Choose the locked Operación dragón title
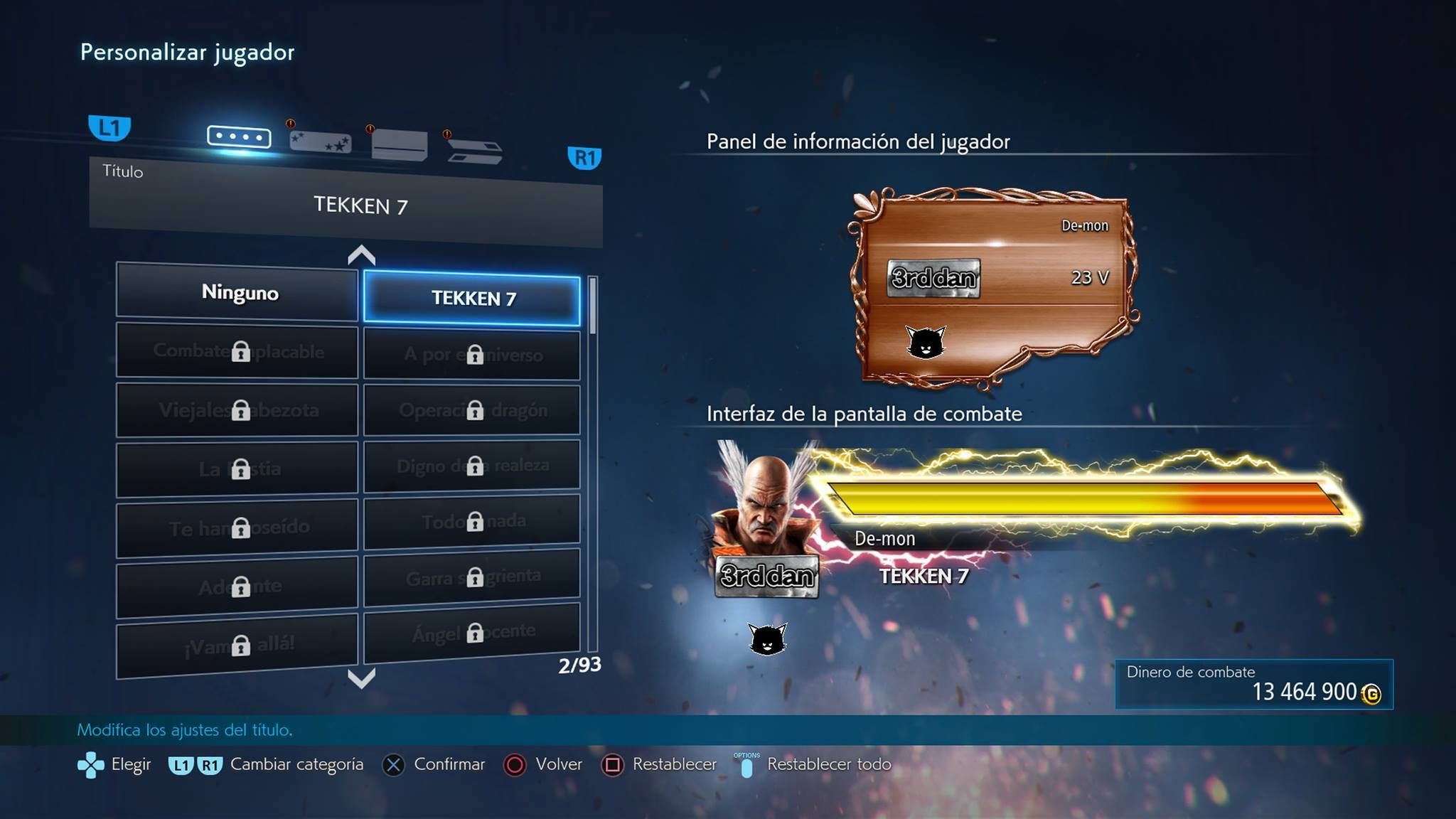1456x819 pixels. (472, 410)
